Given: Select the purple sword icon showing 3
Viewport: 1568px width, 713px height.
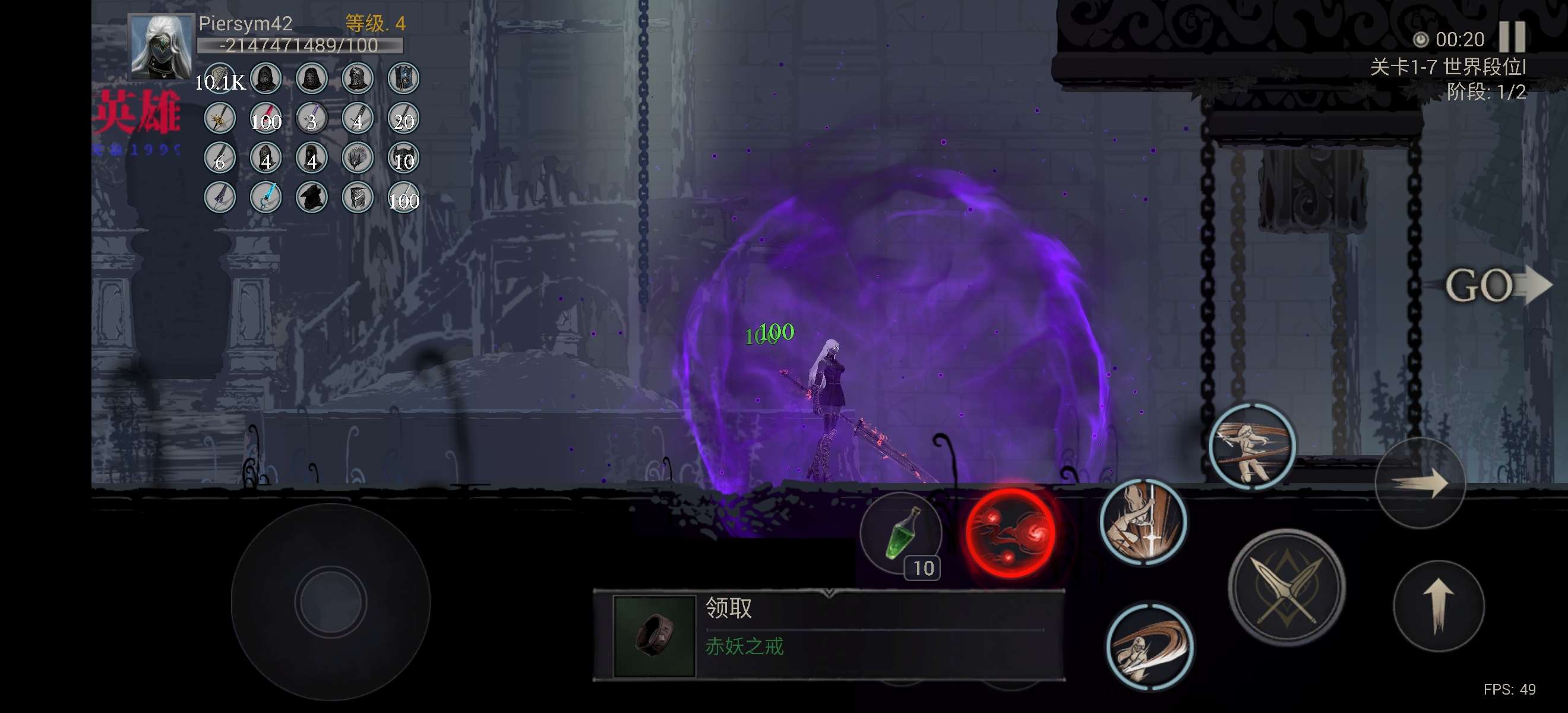Looking at the screenshot, I should coord(312,118).
